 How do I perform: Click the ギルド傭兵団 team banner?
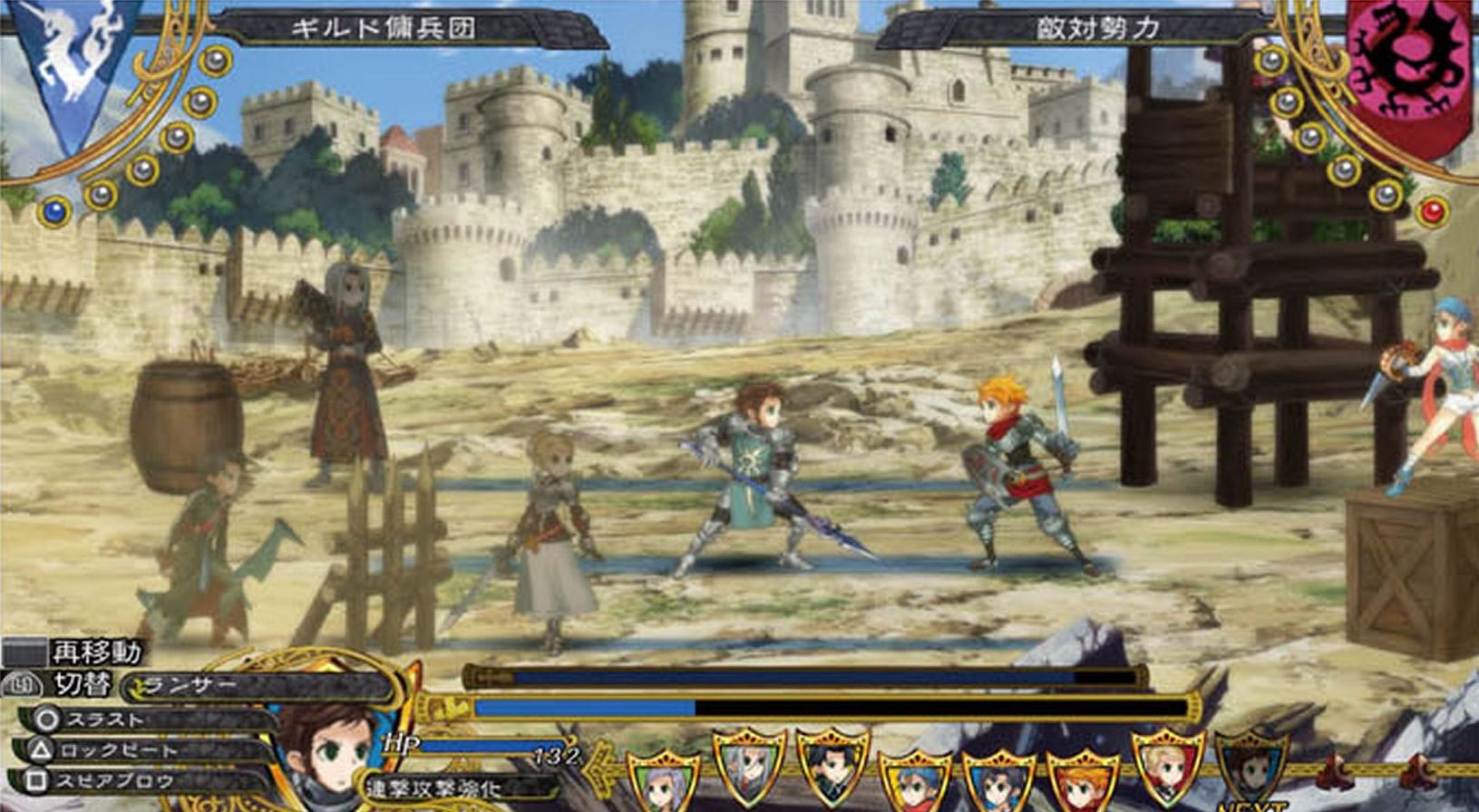383,29
